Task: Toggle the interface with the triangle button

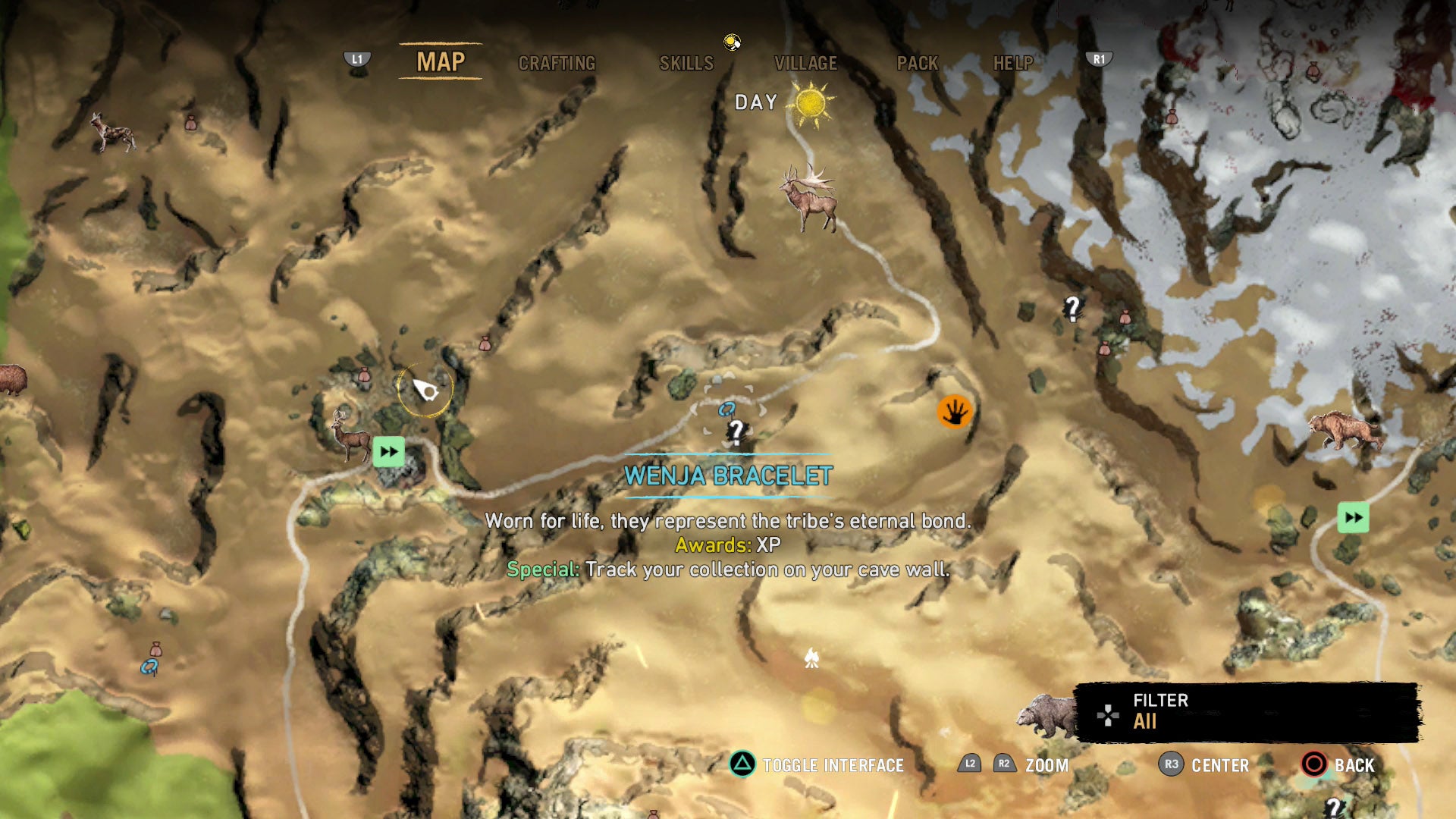Action: 745,766
